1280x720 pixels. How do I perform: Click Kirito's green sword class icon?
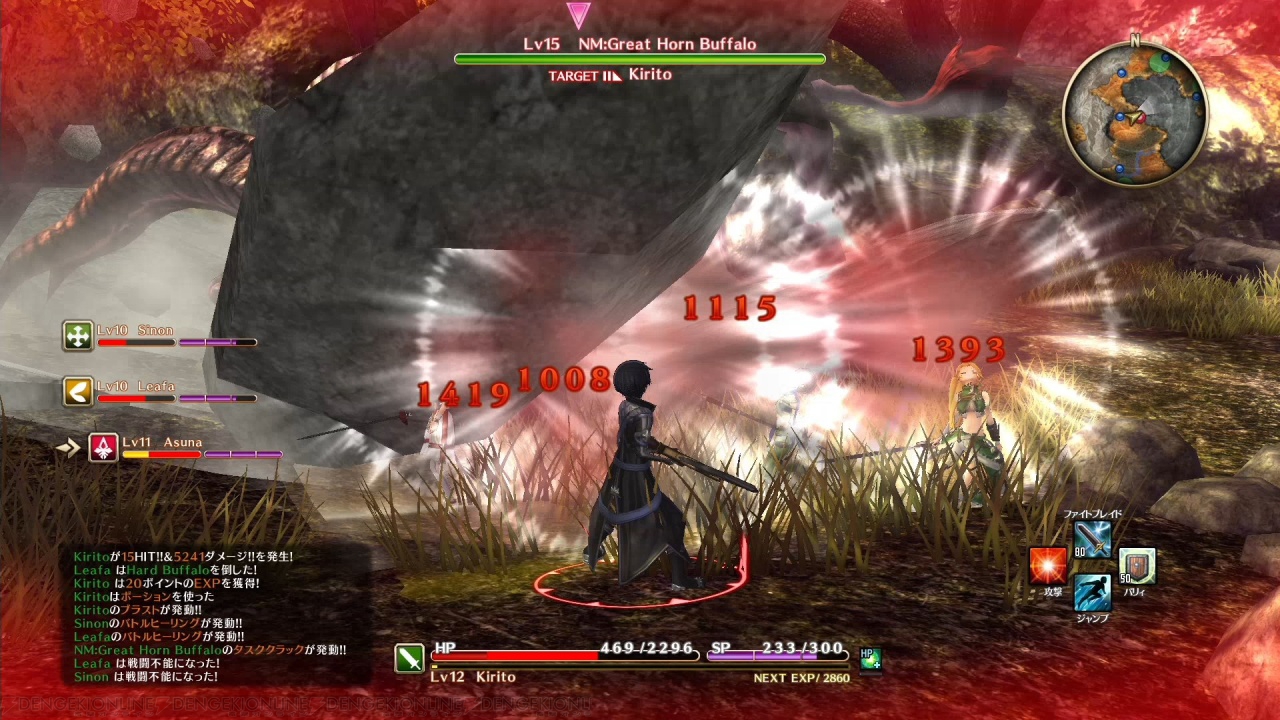pos(409,658)
